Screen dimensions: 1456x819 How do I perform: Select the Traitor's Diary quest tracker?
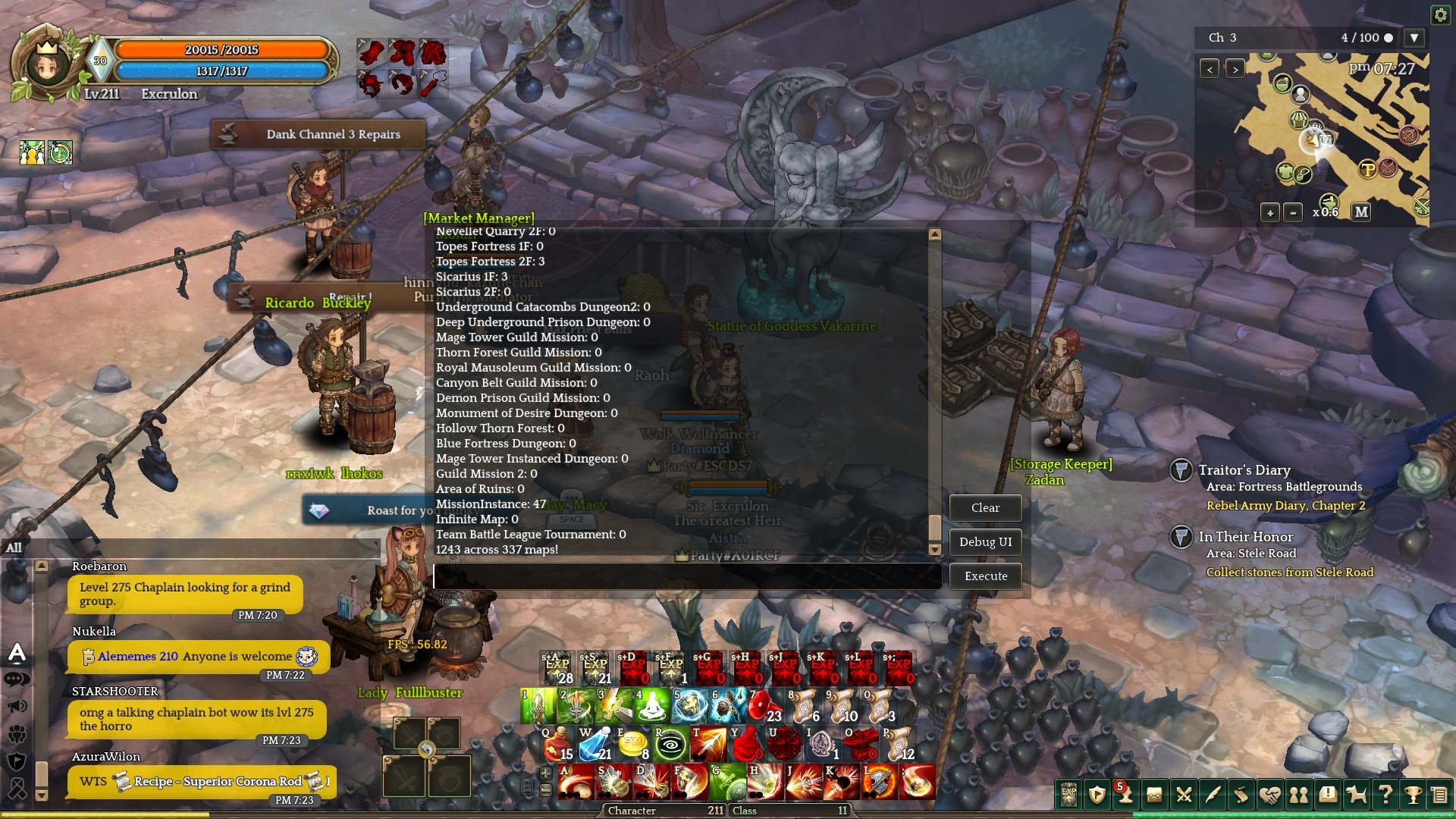coord(1244,470)
